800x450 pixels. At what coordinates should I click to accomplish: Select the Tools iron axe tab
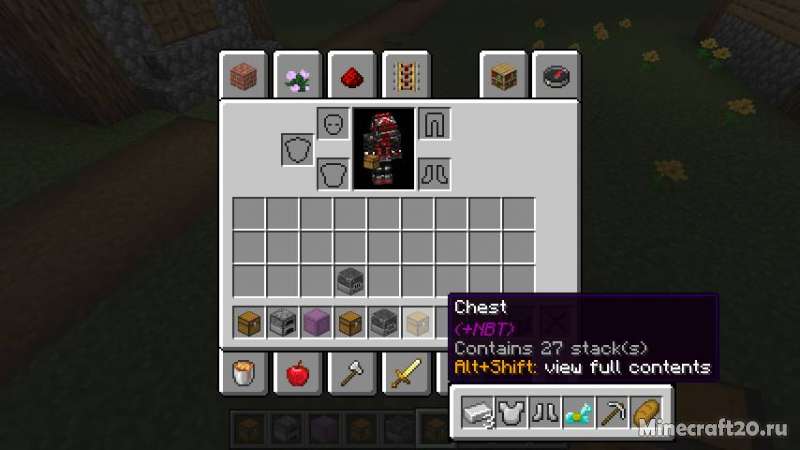(x=351, y=374)
